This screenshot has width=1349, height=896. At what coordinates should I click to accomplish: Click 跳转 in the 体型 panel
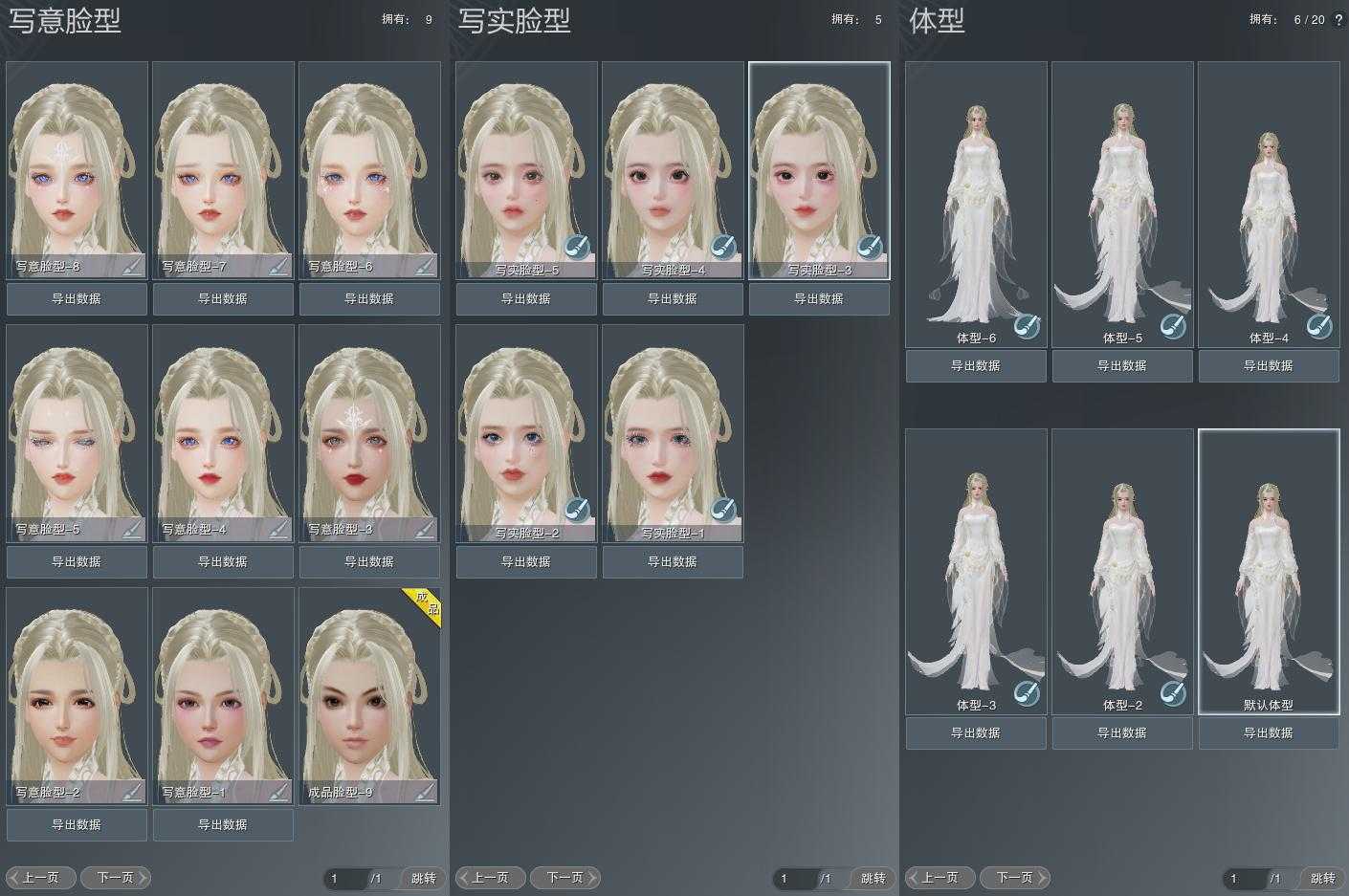[x=1322, y=878]
